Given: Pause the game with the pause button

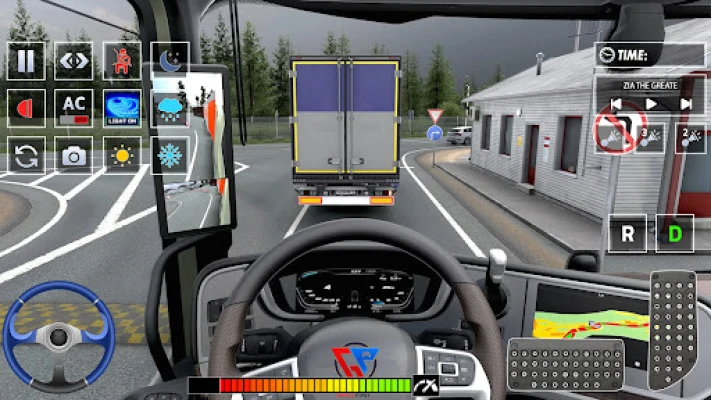Looking at the screenshot, I should tap(26, 61).
